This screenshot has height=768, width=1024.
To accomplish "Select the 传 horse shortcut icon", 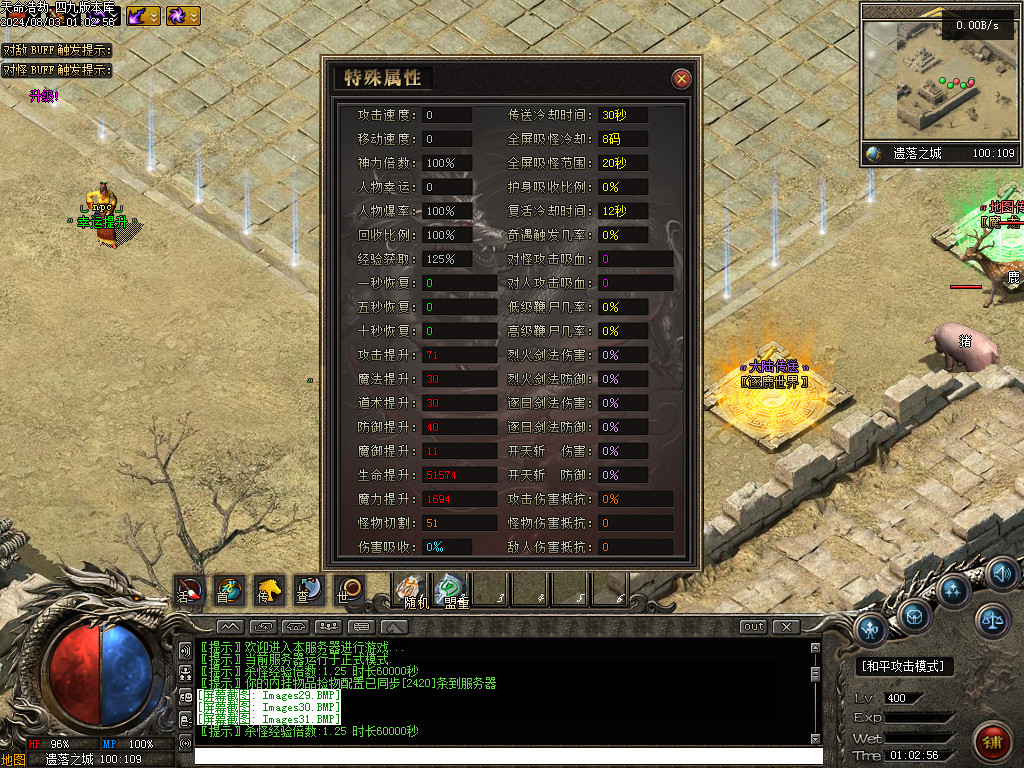I will click(x=268, y=590).
